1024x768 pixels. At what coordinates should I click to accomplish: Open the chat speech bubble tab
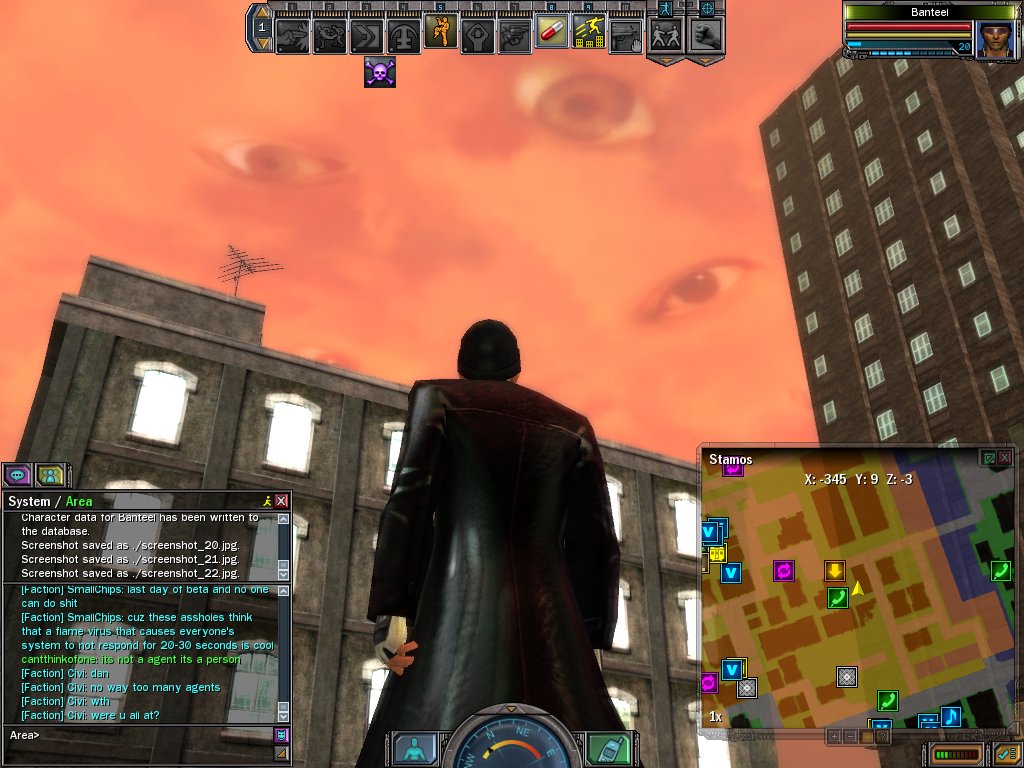[17, 474]
